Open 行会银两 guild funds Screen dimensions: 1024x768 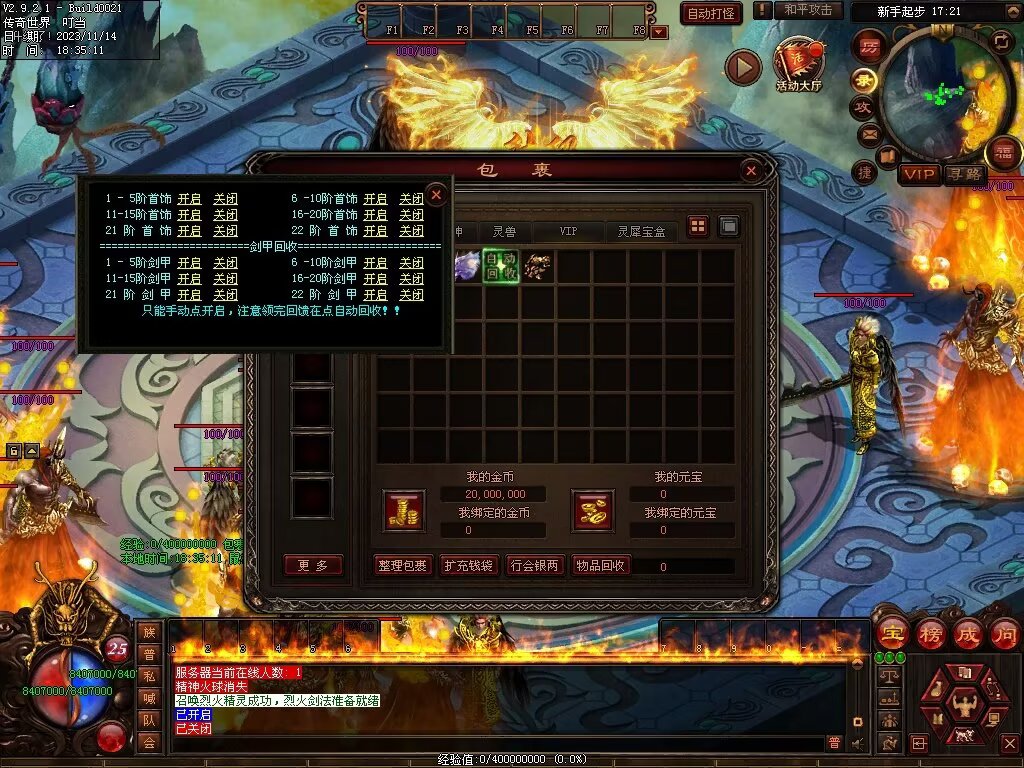pos(534,566)
